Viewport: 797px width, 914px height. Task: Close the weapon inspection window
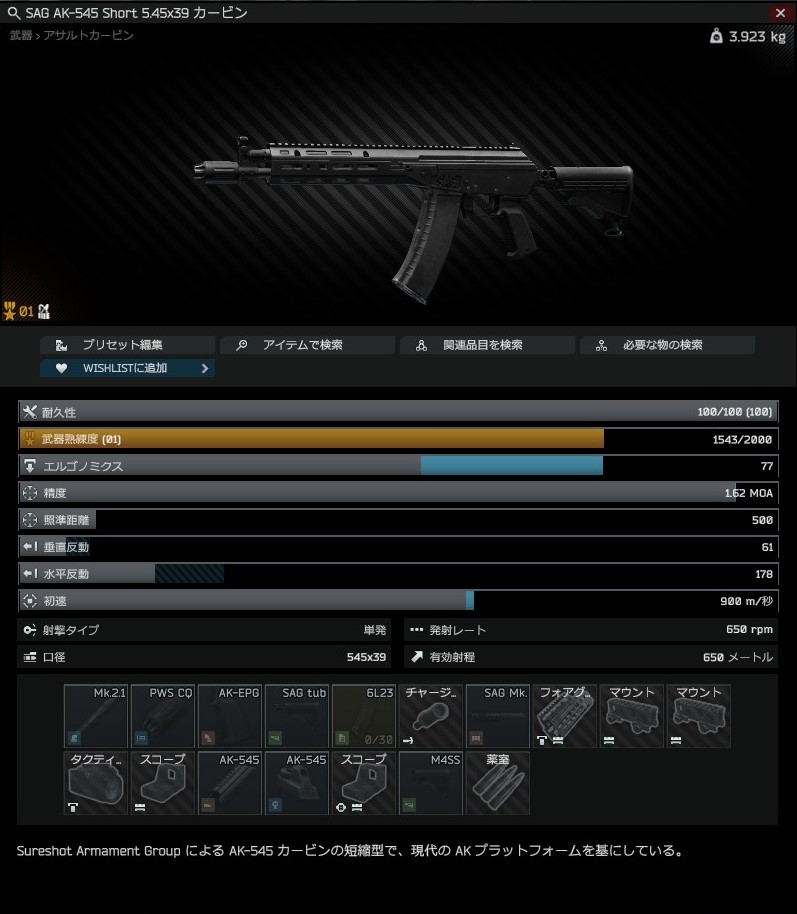[x=780, y=13]
